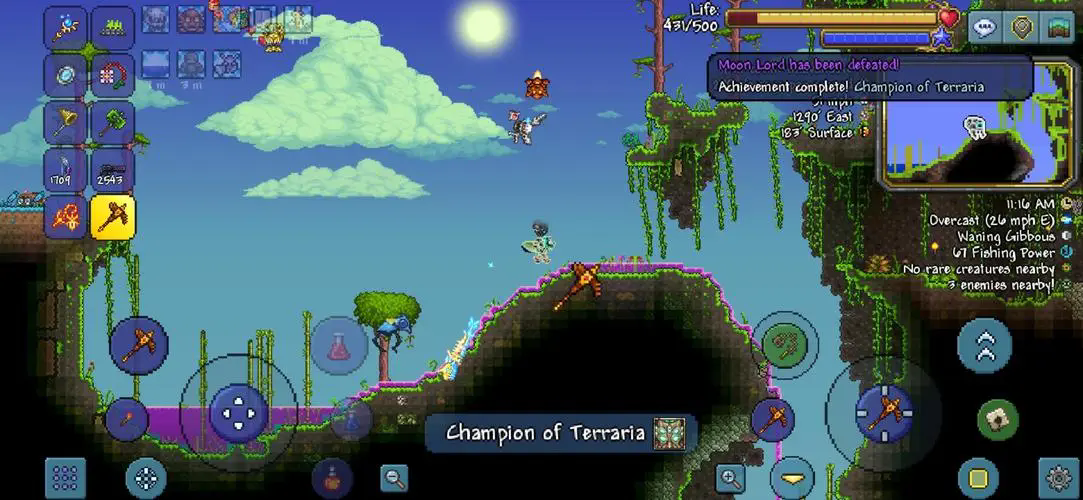The width and height of the screenshot is (1083, 500).
Task: Tap the double-arrow jump button
Action: [x=984, y=345]
